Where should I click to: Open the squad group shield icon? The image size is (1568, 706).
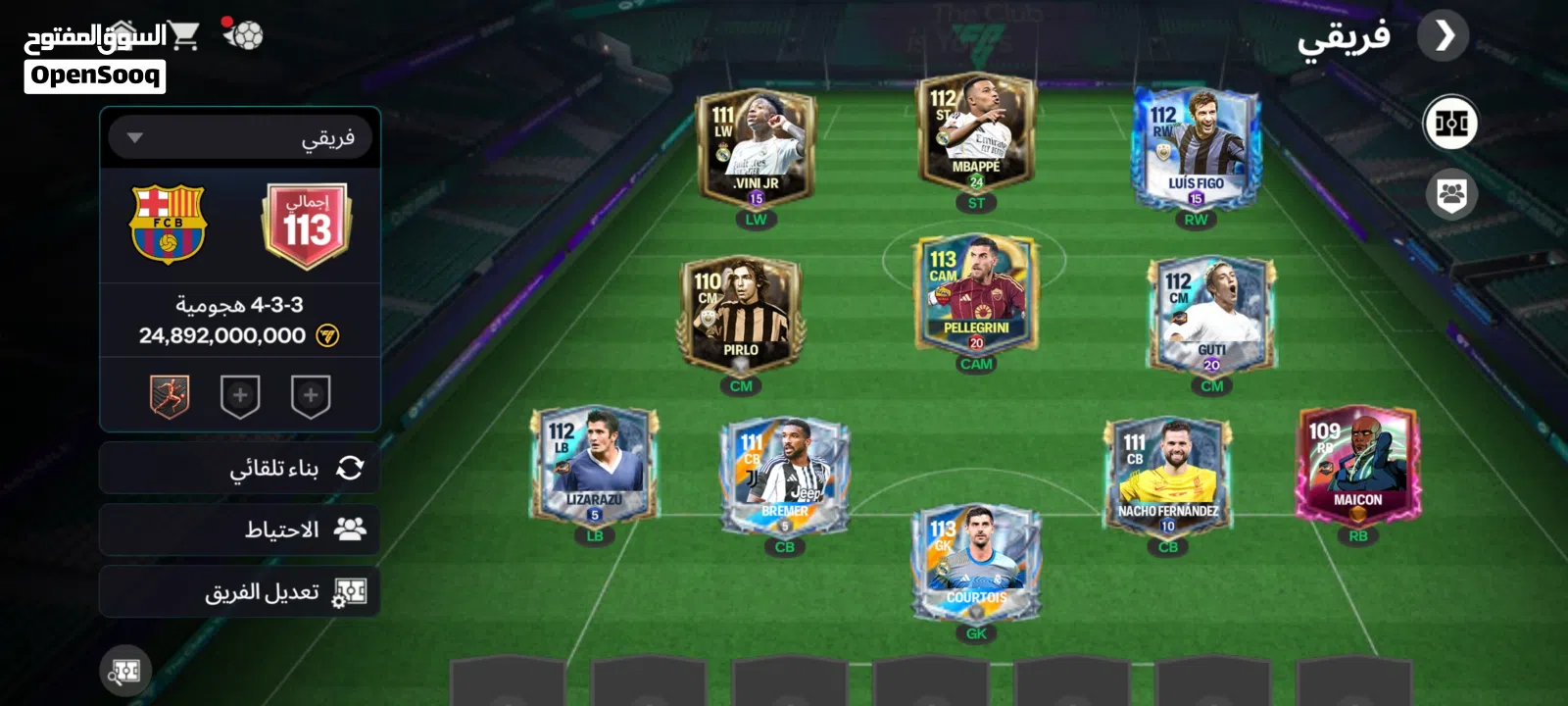1451,195
